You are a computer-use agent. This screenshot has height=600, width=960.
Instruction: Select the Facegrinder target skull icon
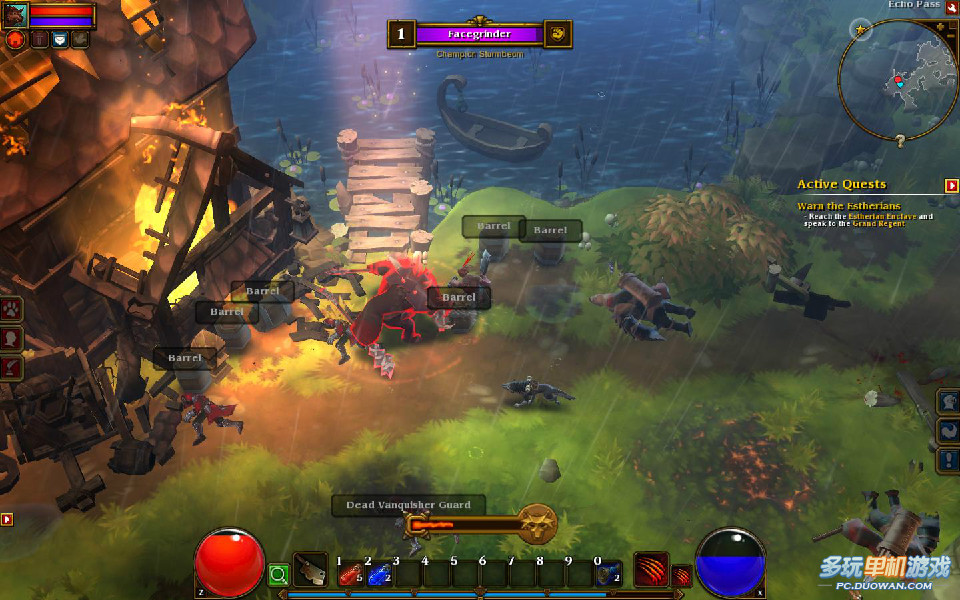click(558, 33)
